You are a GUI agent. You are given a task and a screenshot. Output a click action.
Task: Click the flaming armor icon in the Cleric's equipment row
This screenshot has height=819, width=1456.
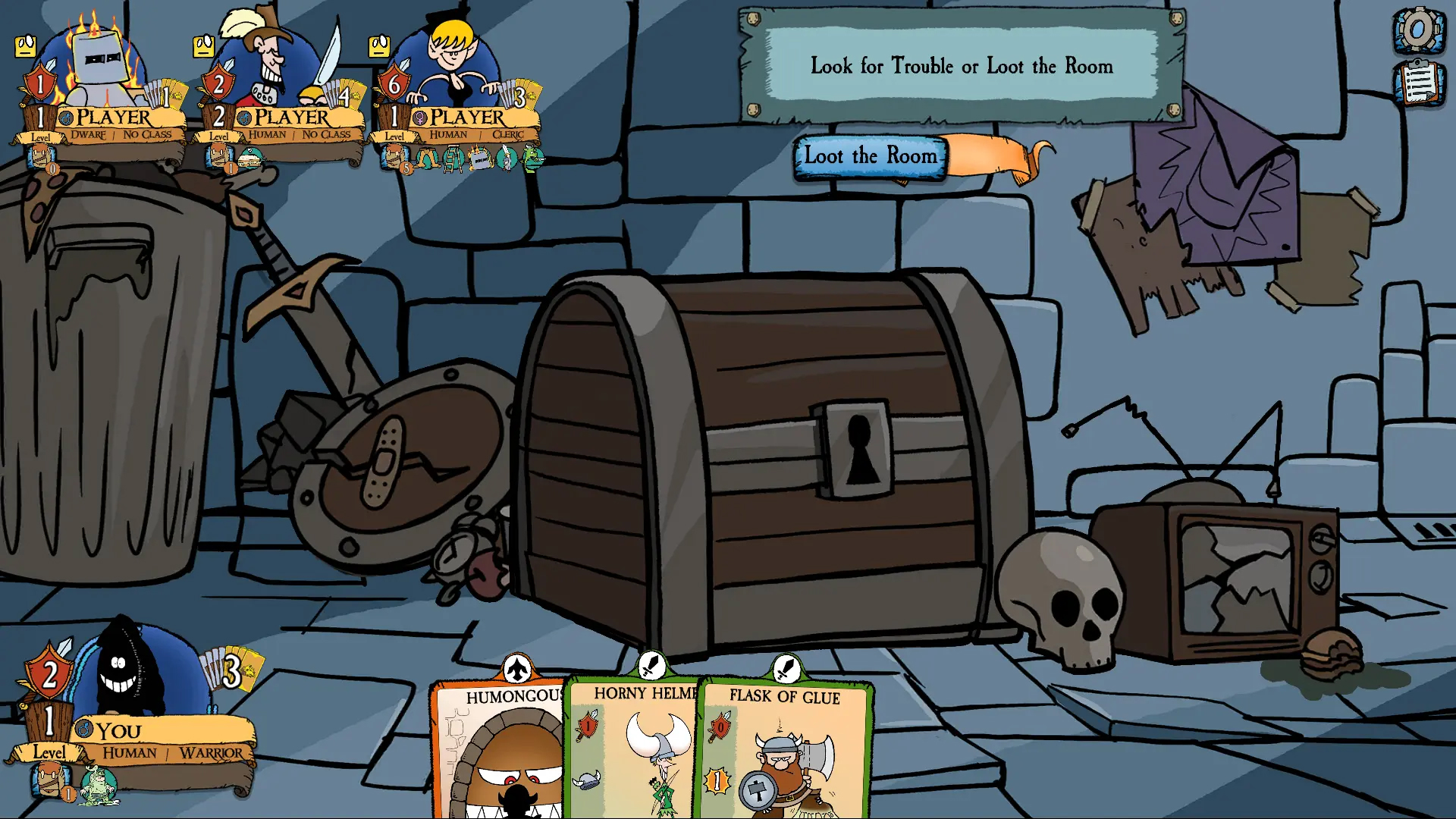click(x=479, y=160)
